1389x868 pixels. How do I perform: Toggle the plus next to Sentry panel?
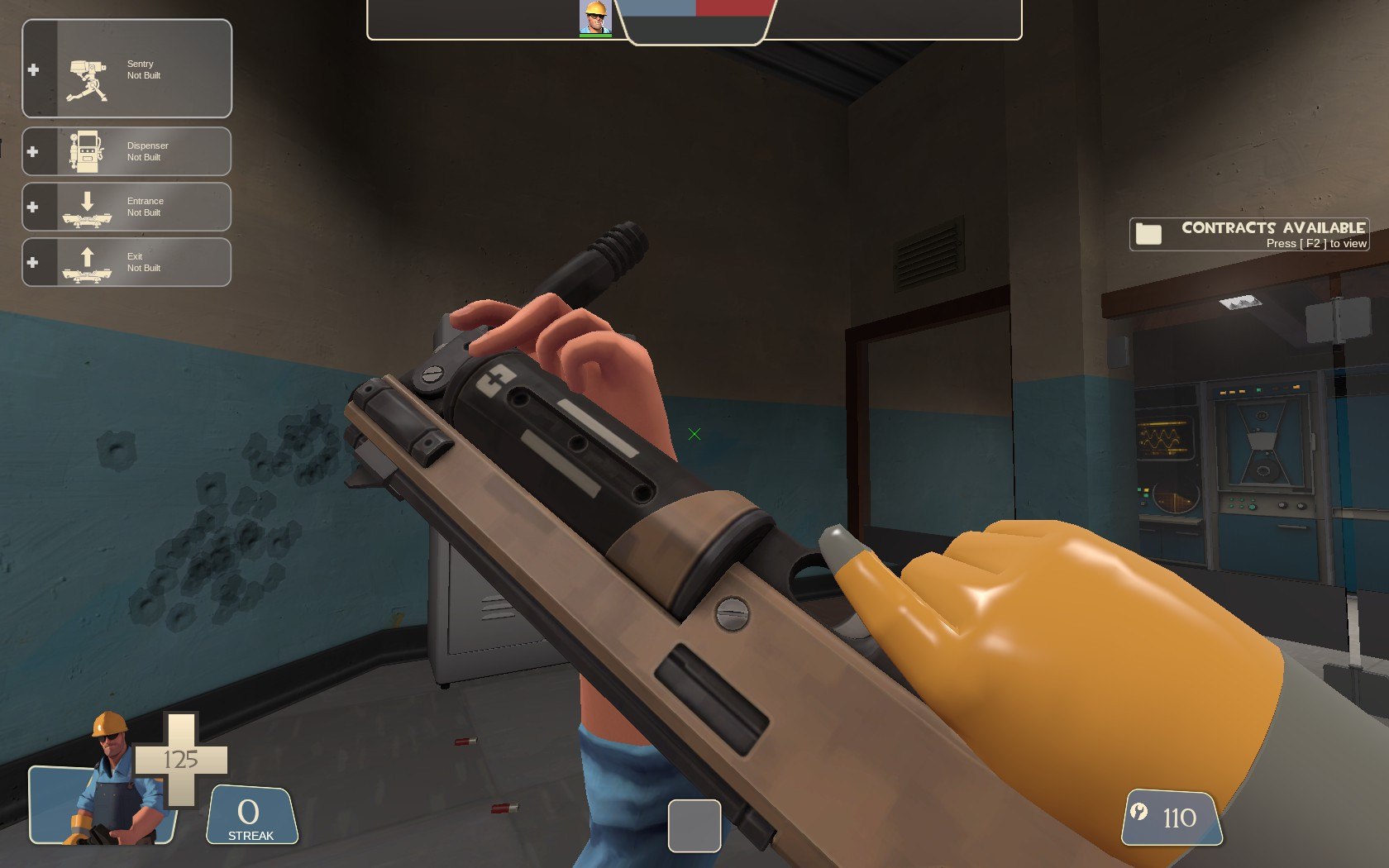pos(33,69)
